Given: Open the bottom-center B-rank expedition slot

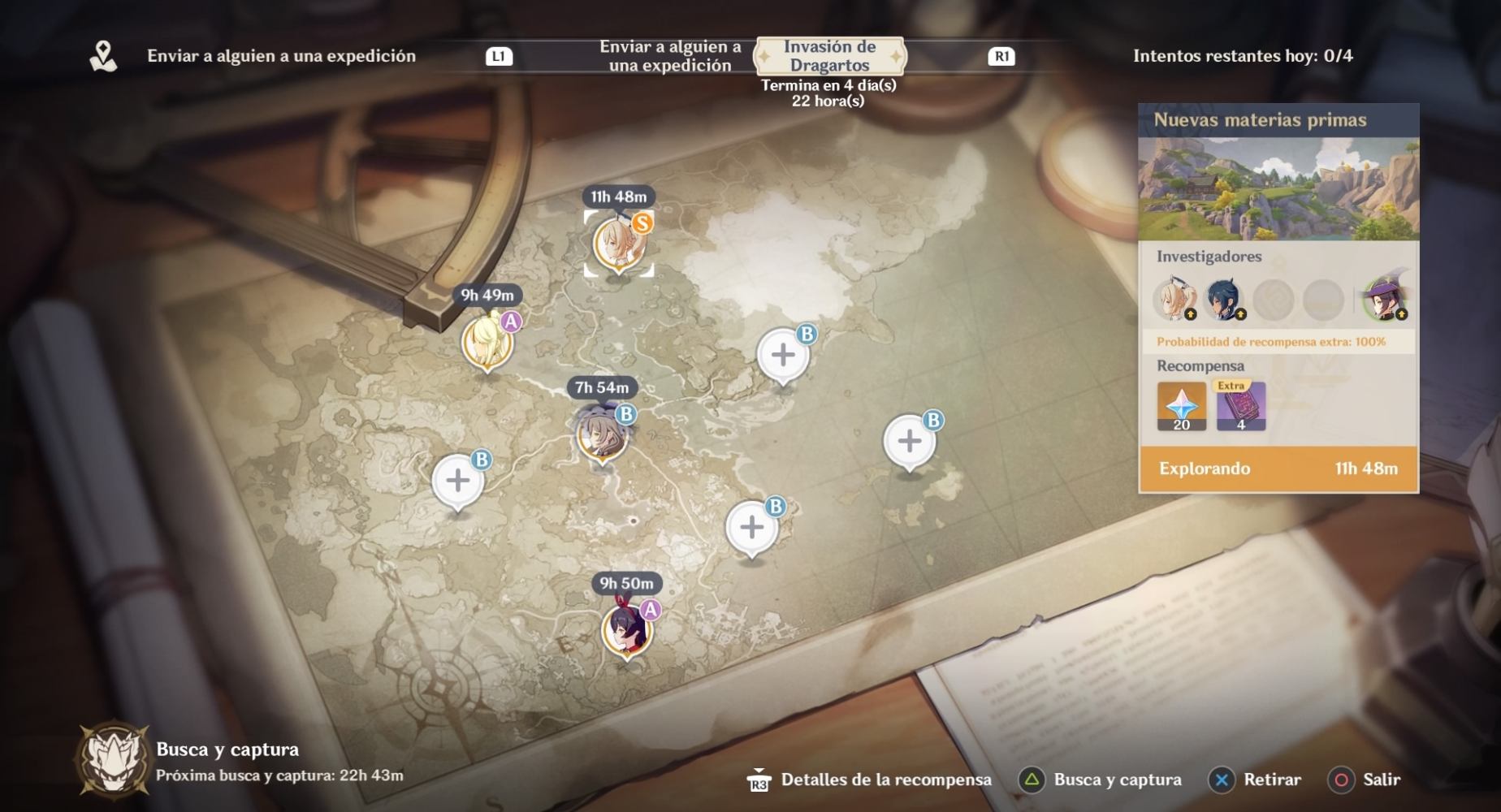Looking at the screenshot, I should pyautogui.click(x=752, y=527).
